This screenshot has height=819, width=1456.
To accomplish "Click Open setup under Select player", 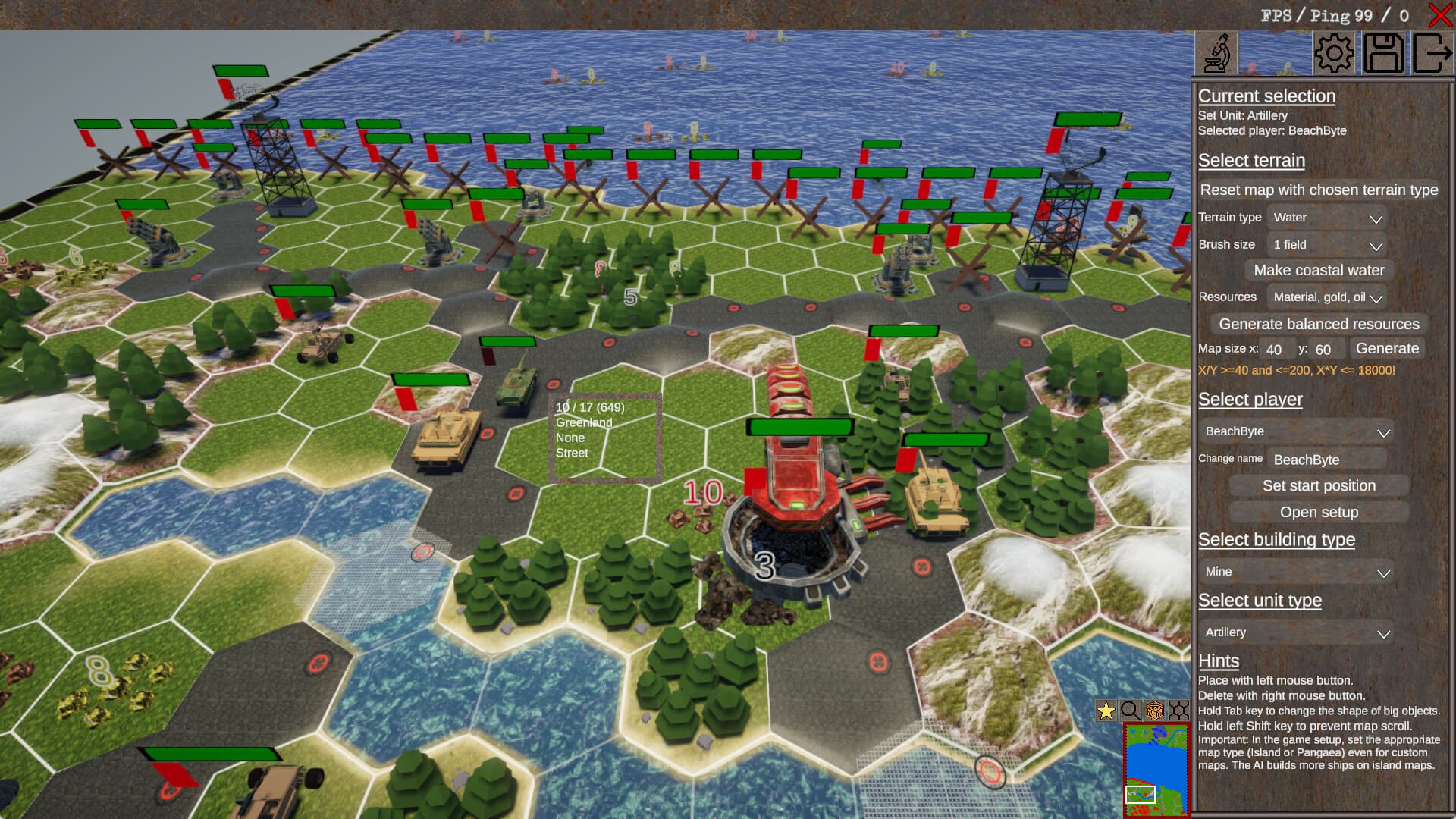I will point(1319,512).
